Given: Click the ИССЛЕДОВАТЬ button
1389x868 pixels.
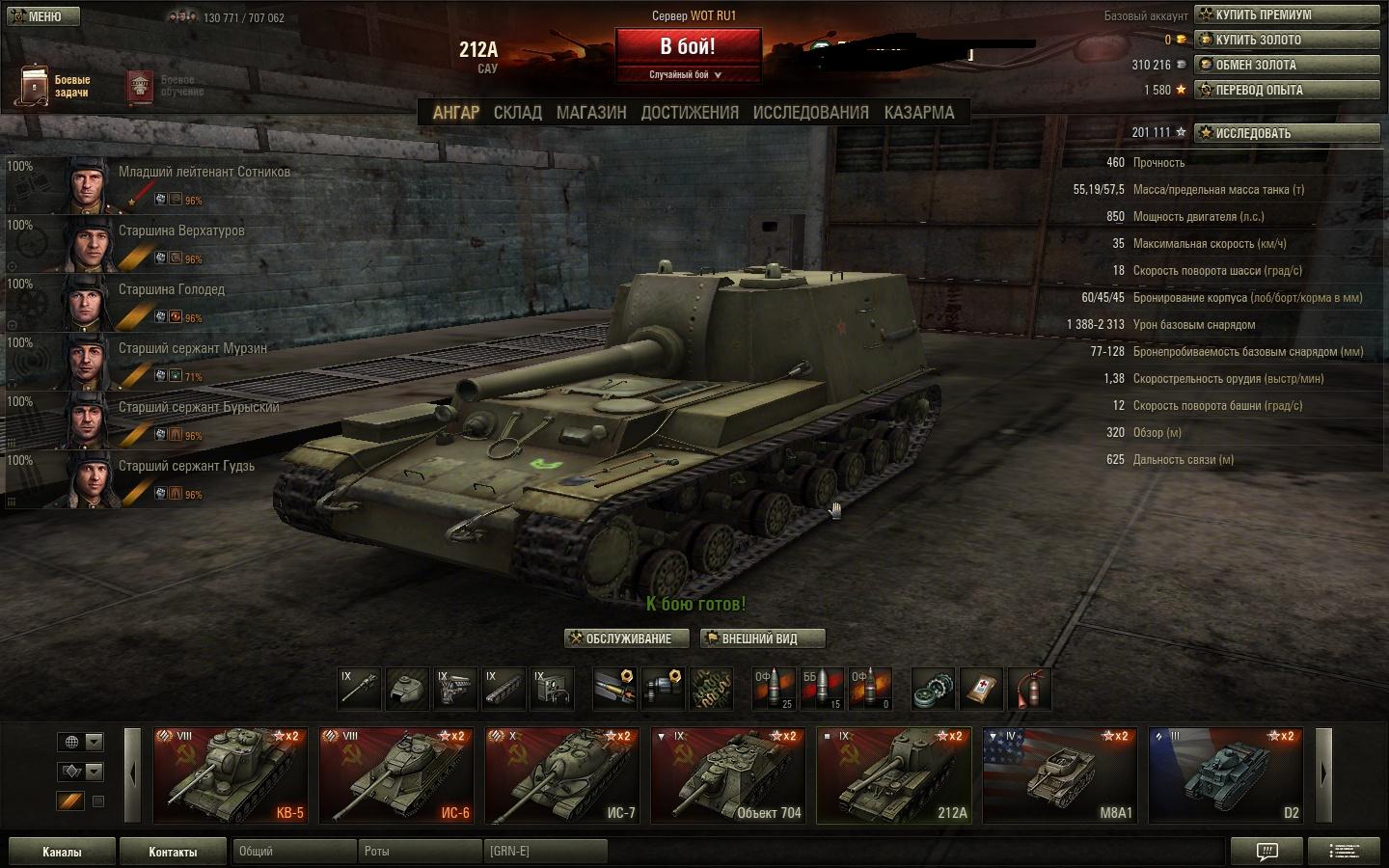Looking at the screenshot, I should click(1287, 133).
